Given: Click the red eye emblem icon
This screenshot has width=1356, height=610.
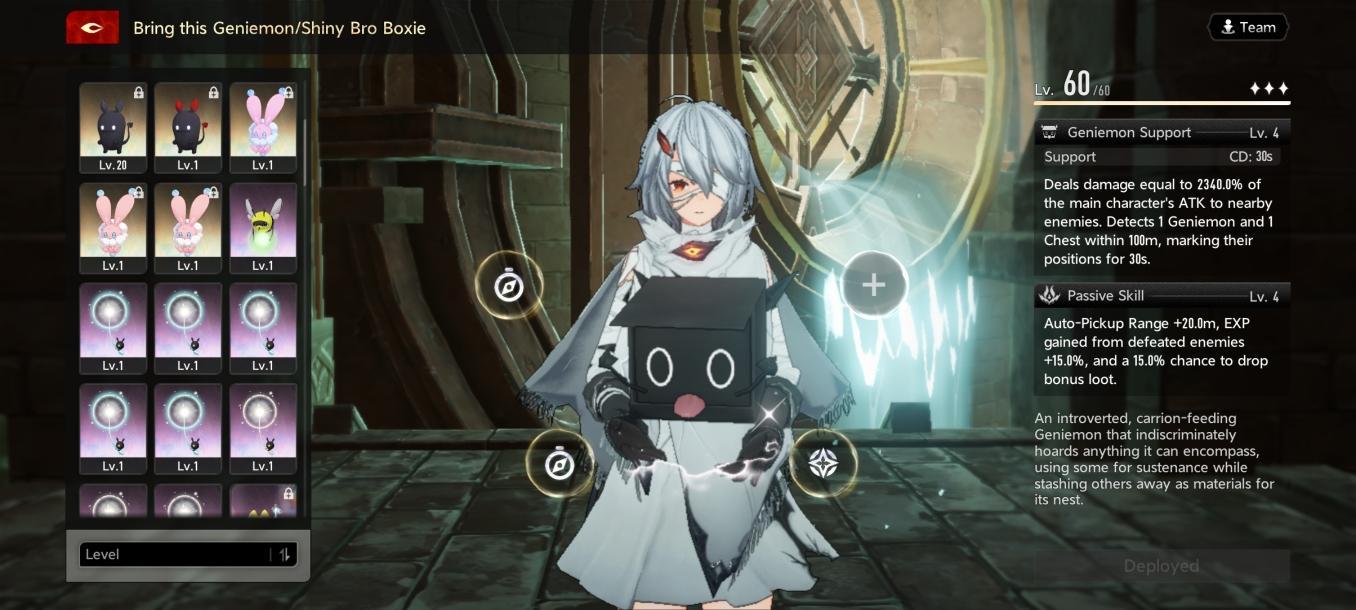Looking at the screenshot, I should coord(92,28).
